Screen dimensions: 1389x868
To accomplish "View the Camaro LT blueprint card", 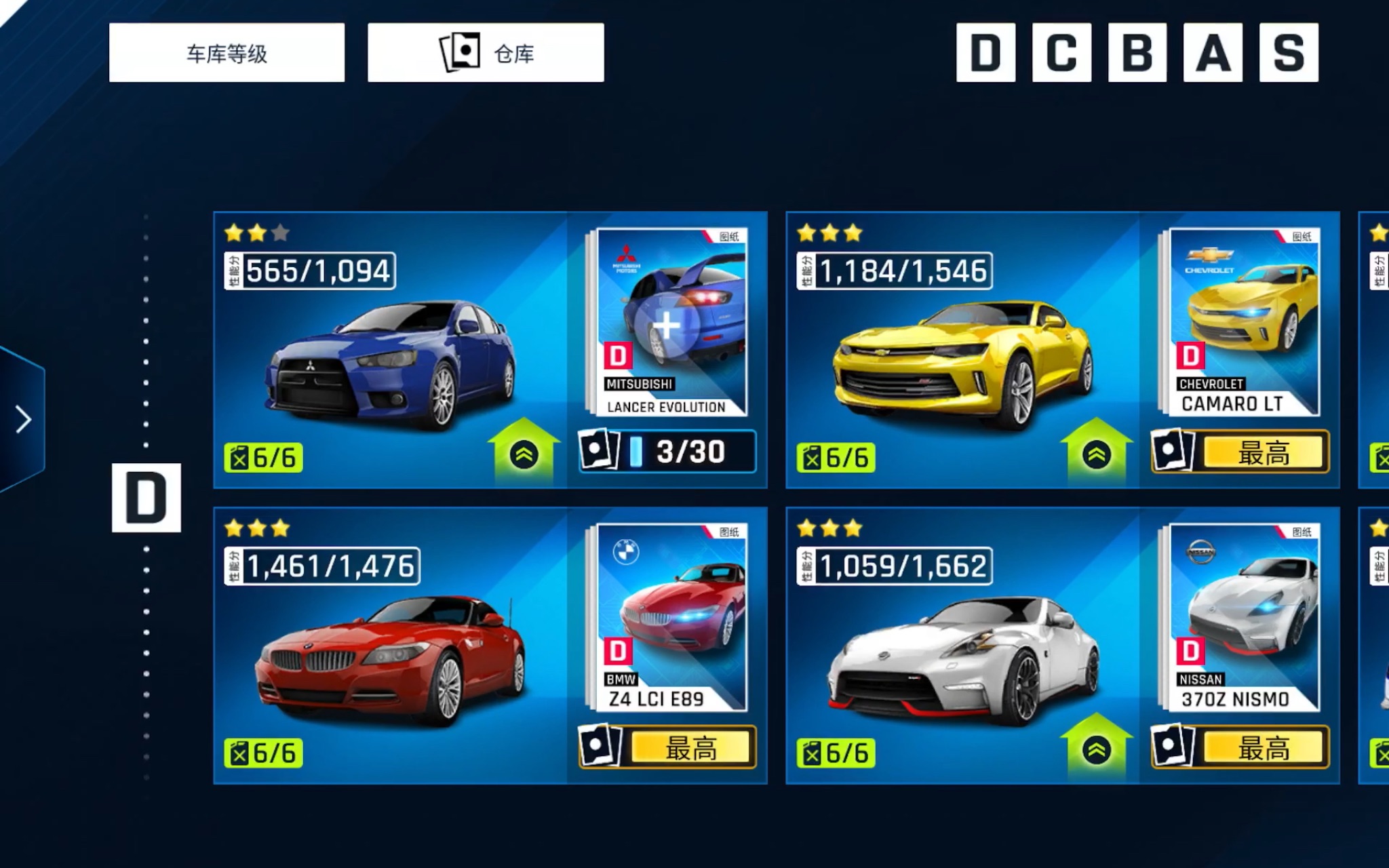I will (x=1243, y=322).
